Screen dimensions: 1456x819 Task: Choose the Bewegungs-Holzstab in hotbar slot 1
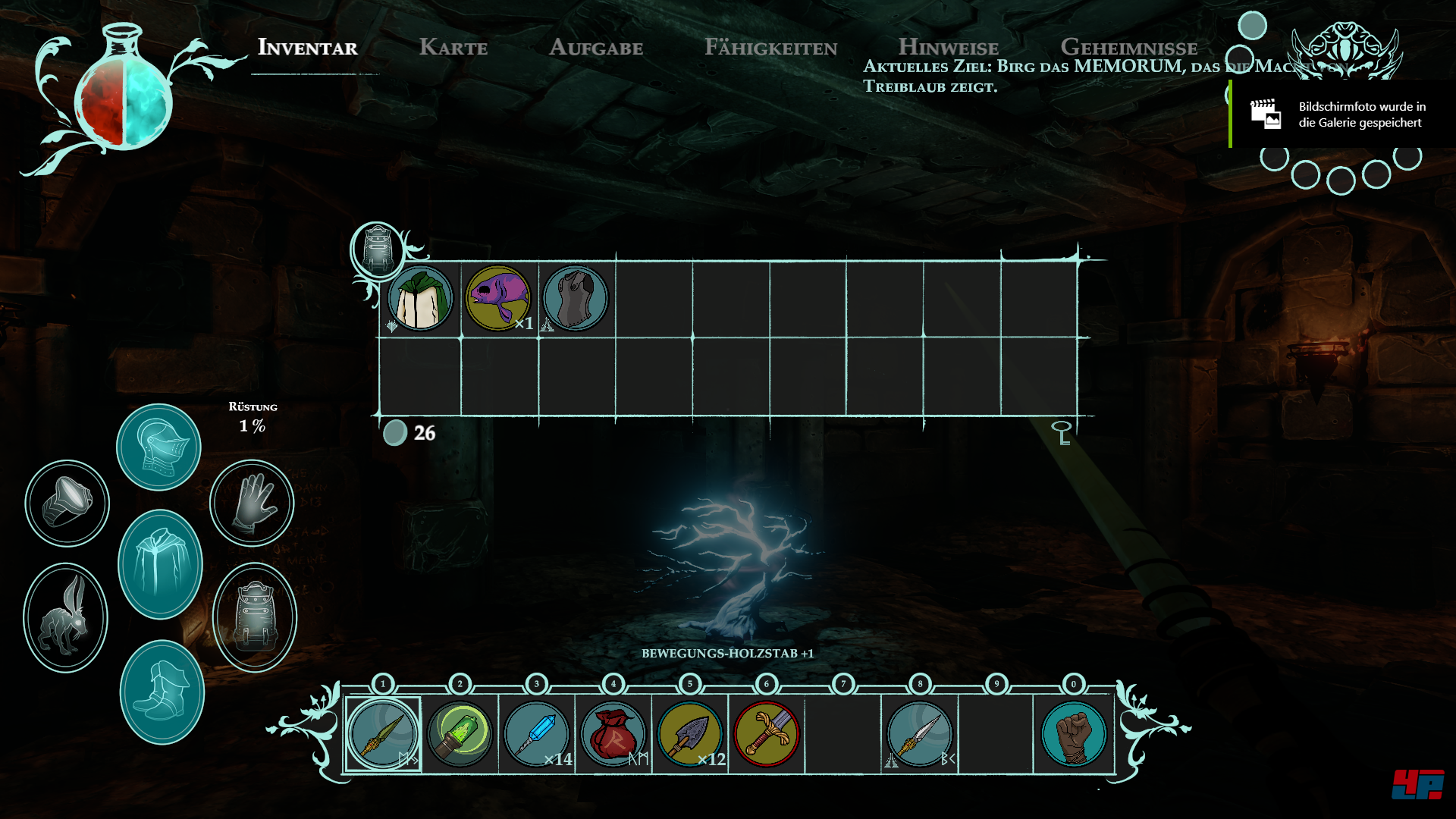tap(383, 734)
